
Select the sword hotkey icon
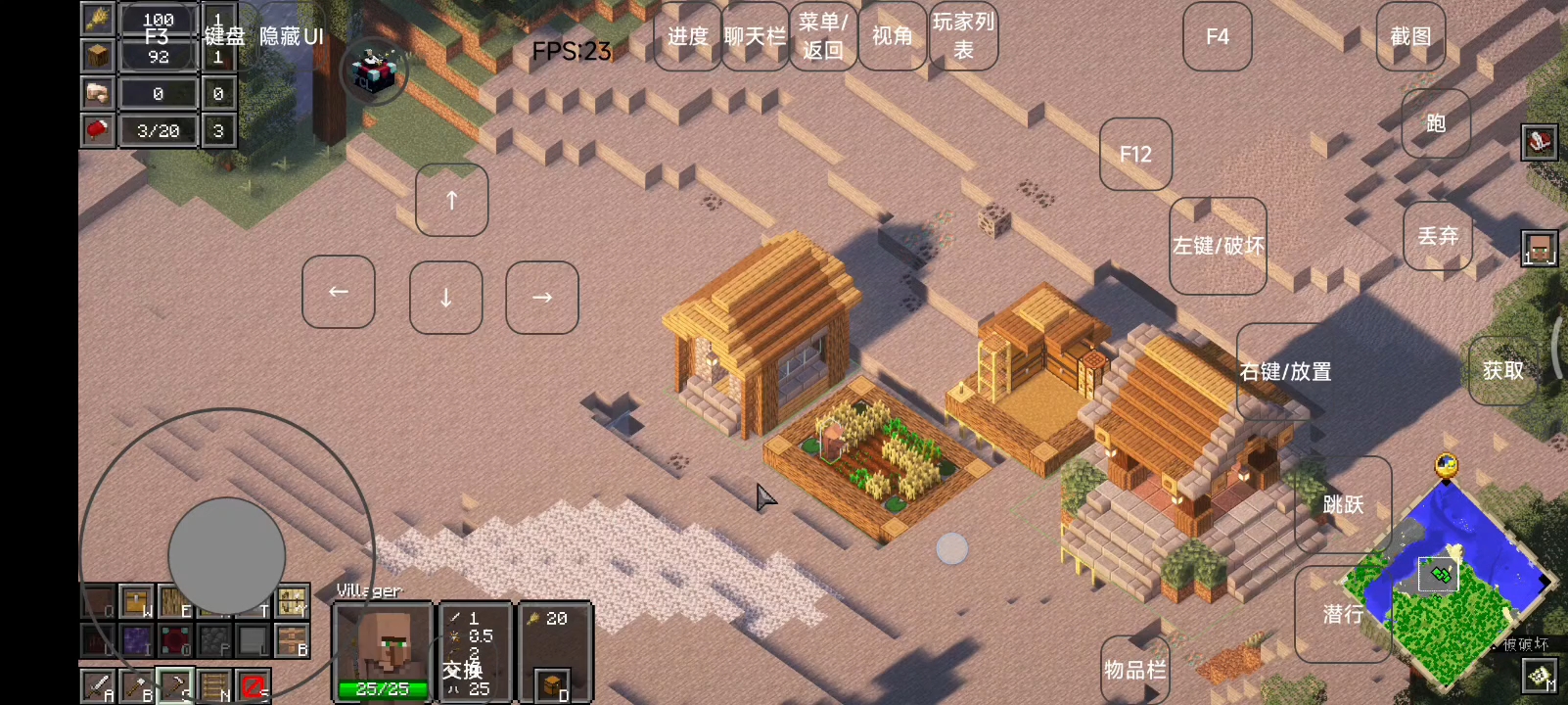[96, 683]
